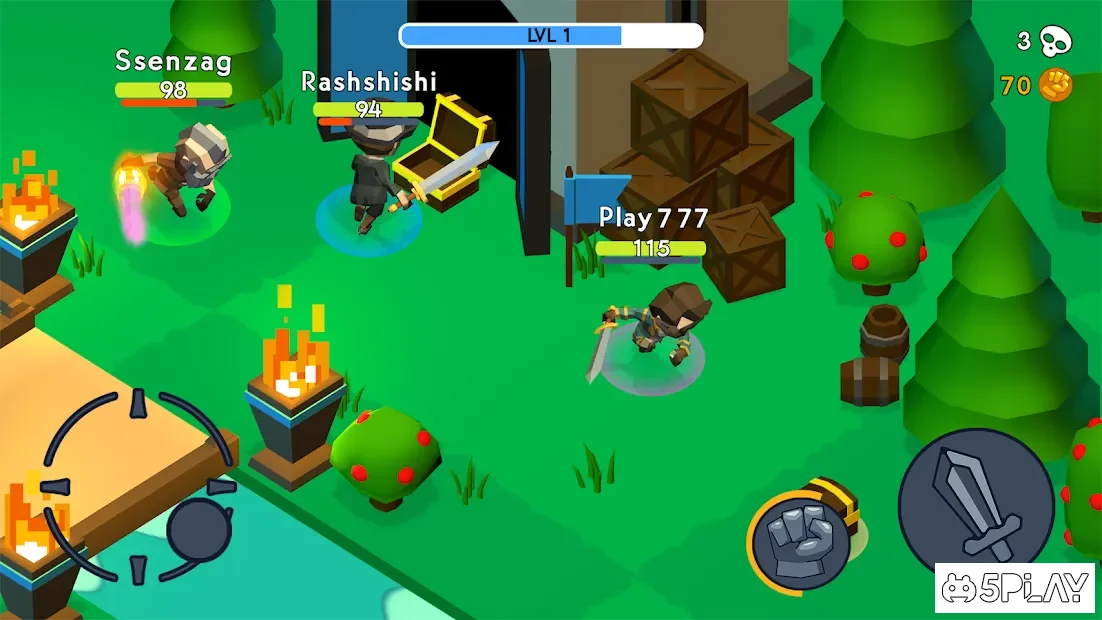This screenshot has width=1102, height=620.
Task: Tap the virtual joystick thumb knob
Action: pyautogui.click(x=199, y=530)
